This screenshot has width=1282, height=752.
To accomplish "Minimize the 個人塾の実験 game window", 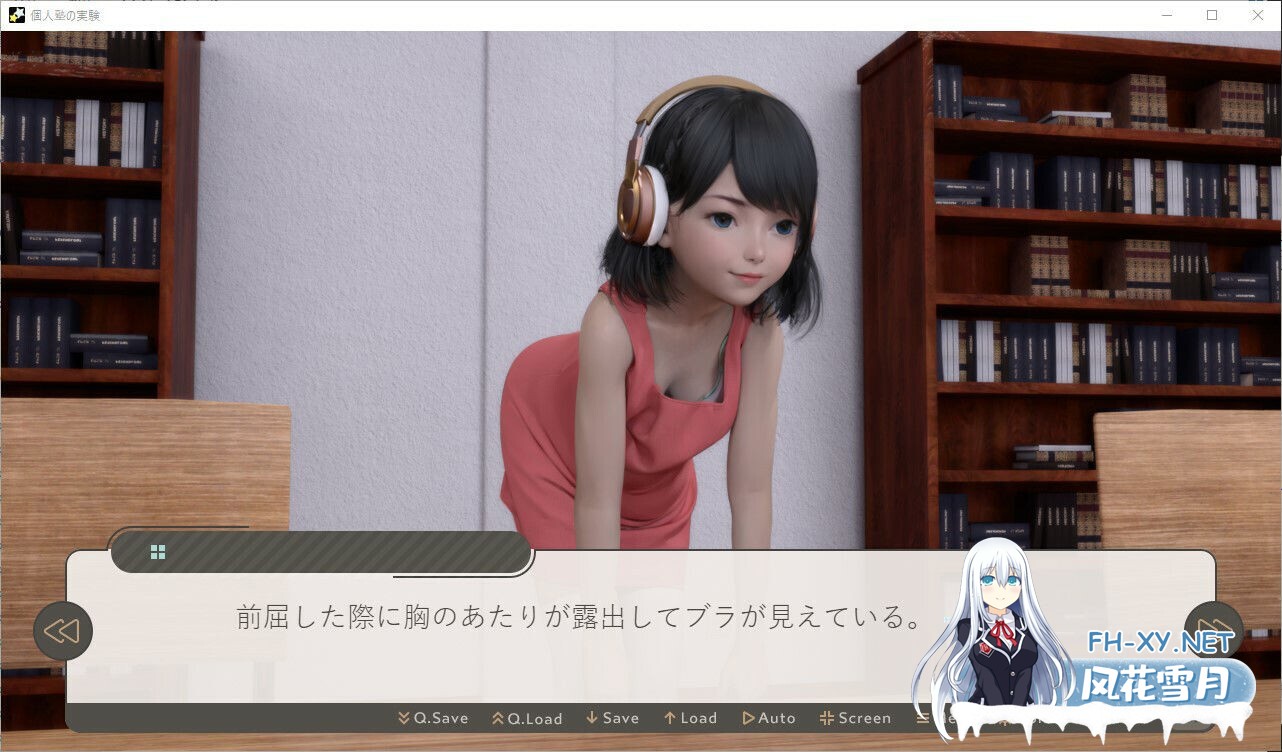I will pyautogui.click(x=1166, y=15).
